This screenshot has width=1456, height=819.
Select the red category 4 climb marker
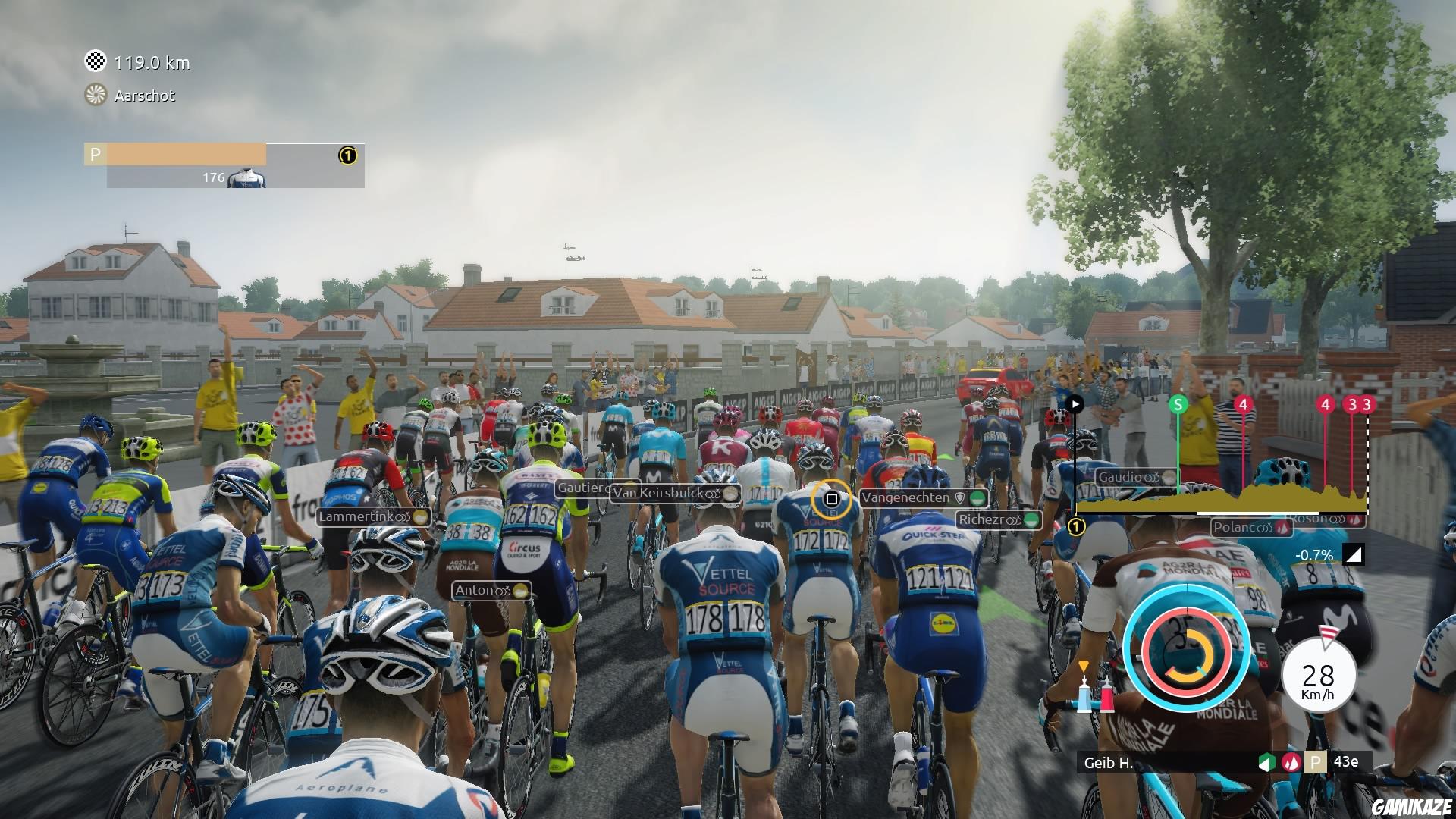(1242, 405)
